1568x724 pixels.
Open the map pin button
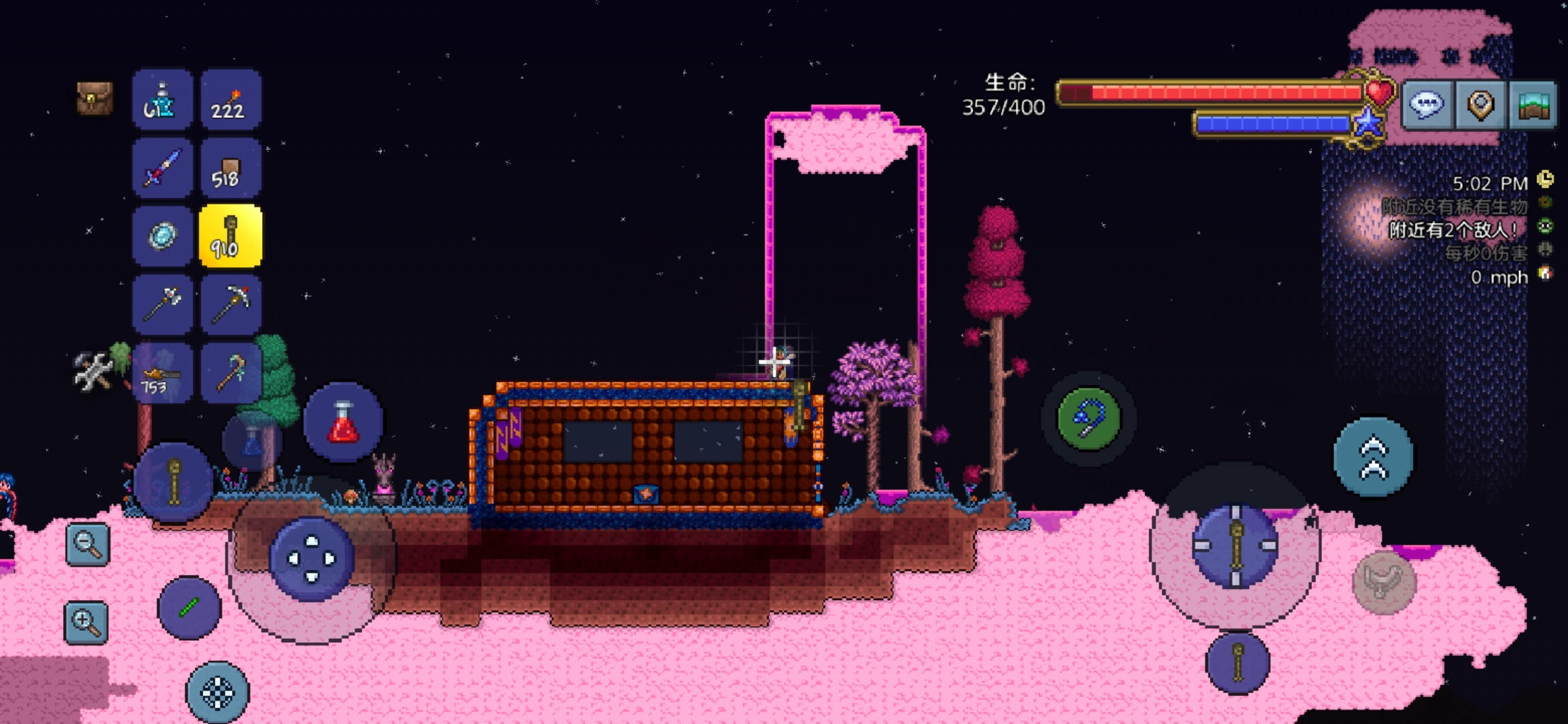[x=1481, y=105]
